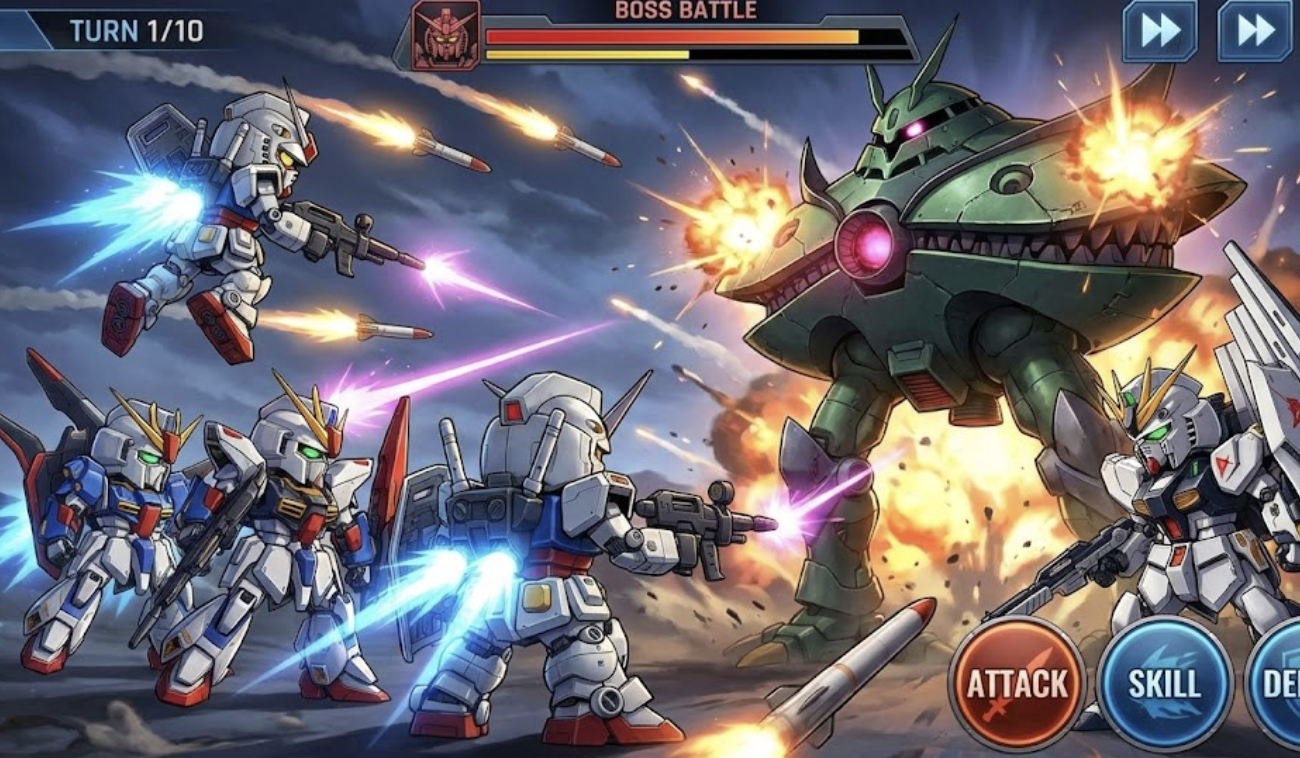Image resolution: width=1300 pixels, height=758 pixels.
Task: Activate the blue SKILL button
Action: (x=1165, y=684)
